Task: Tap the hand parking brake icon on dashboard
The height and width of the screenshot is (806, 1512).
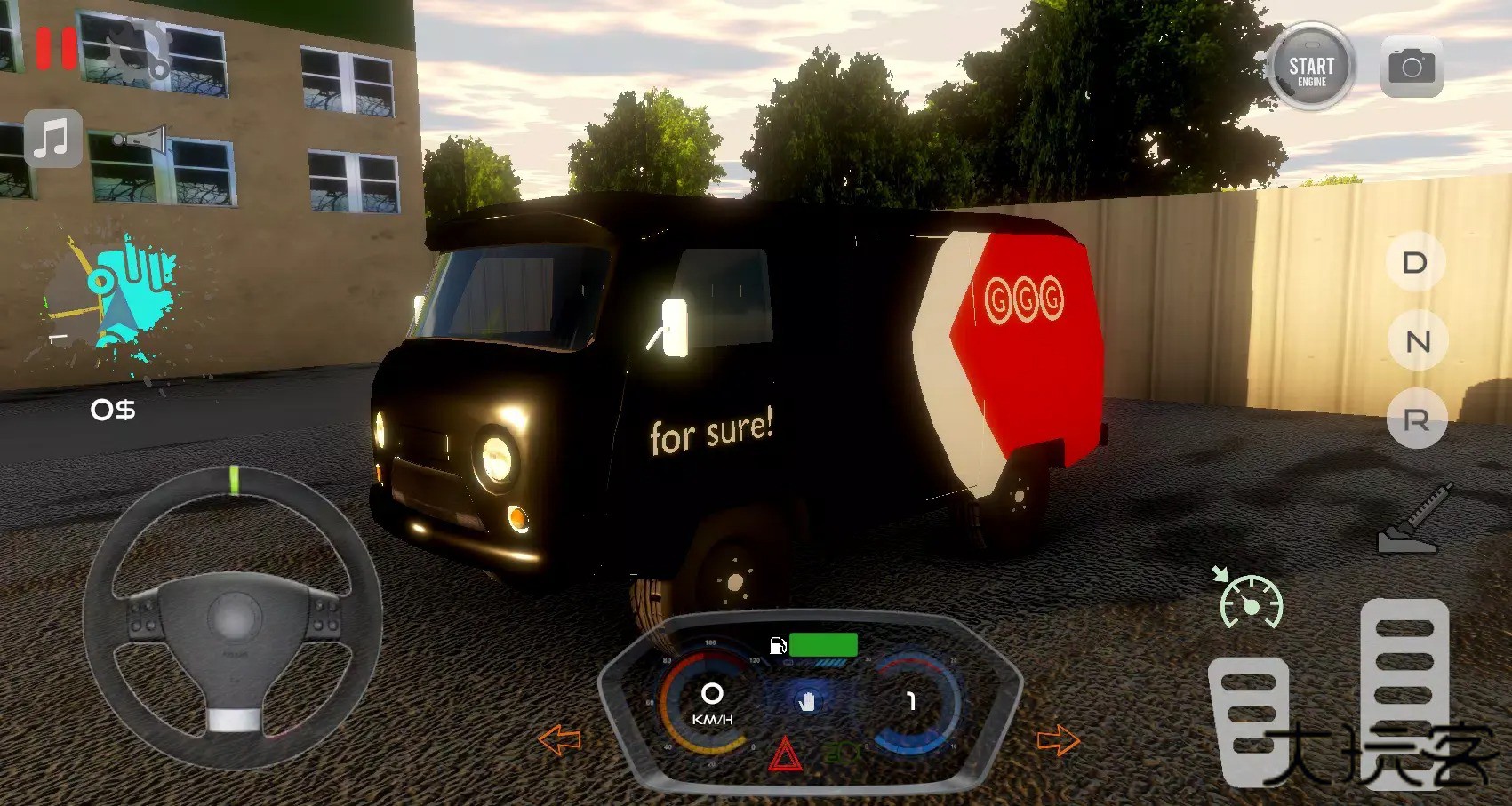Action: point(806,702)
